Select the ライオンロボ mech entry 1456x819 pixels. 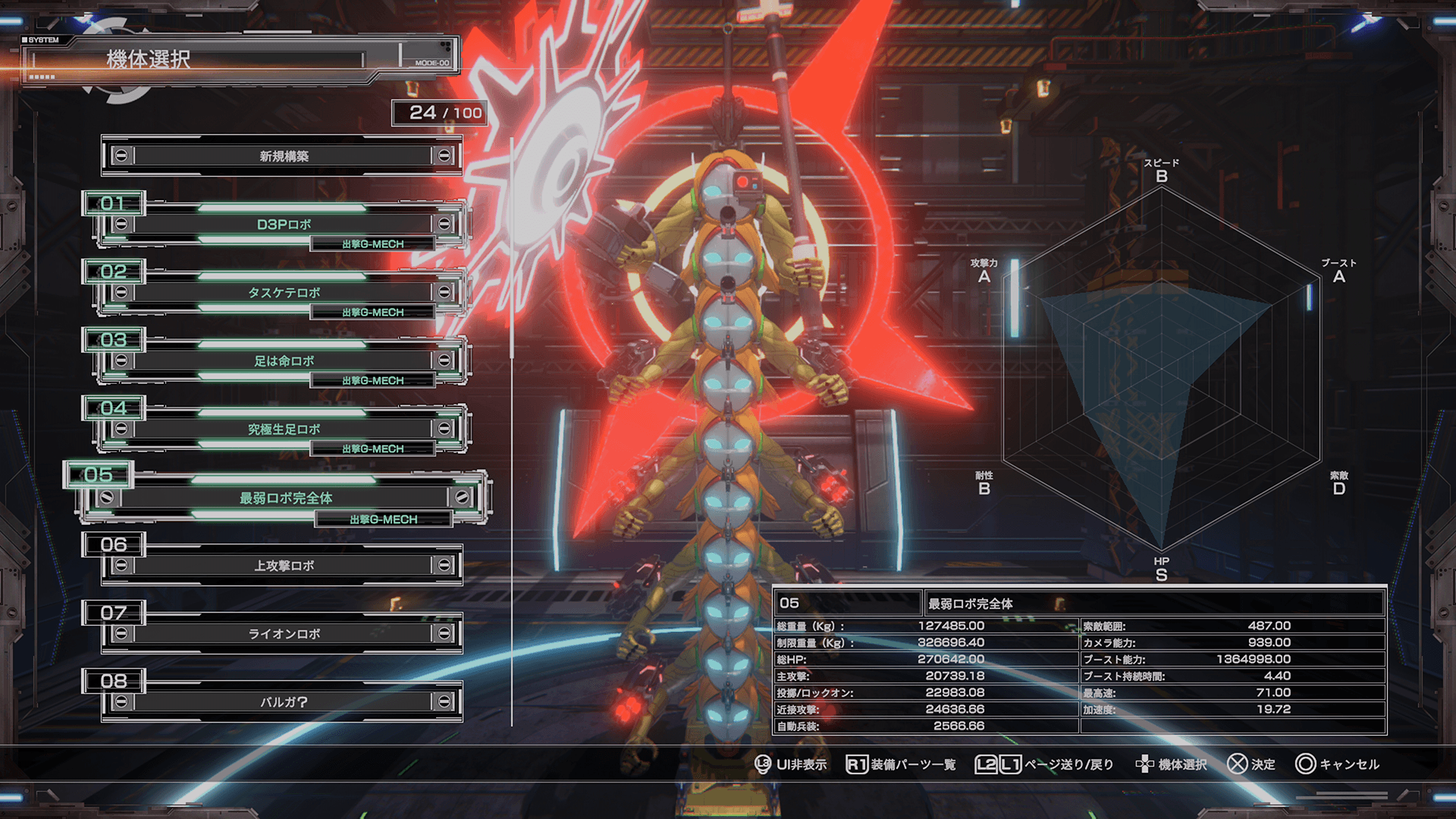click(283, 634)
